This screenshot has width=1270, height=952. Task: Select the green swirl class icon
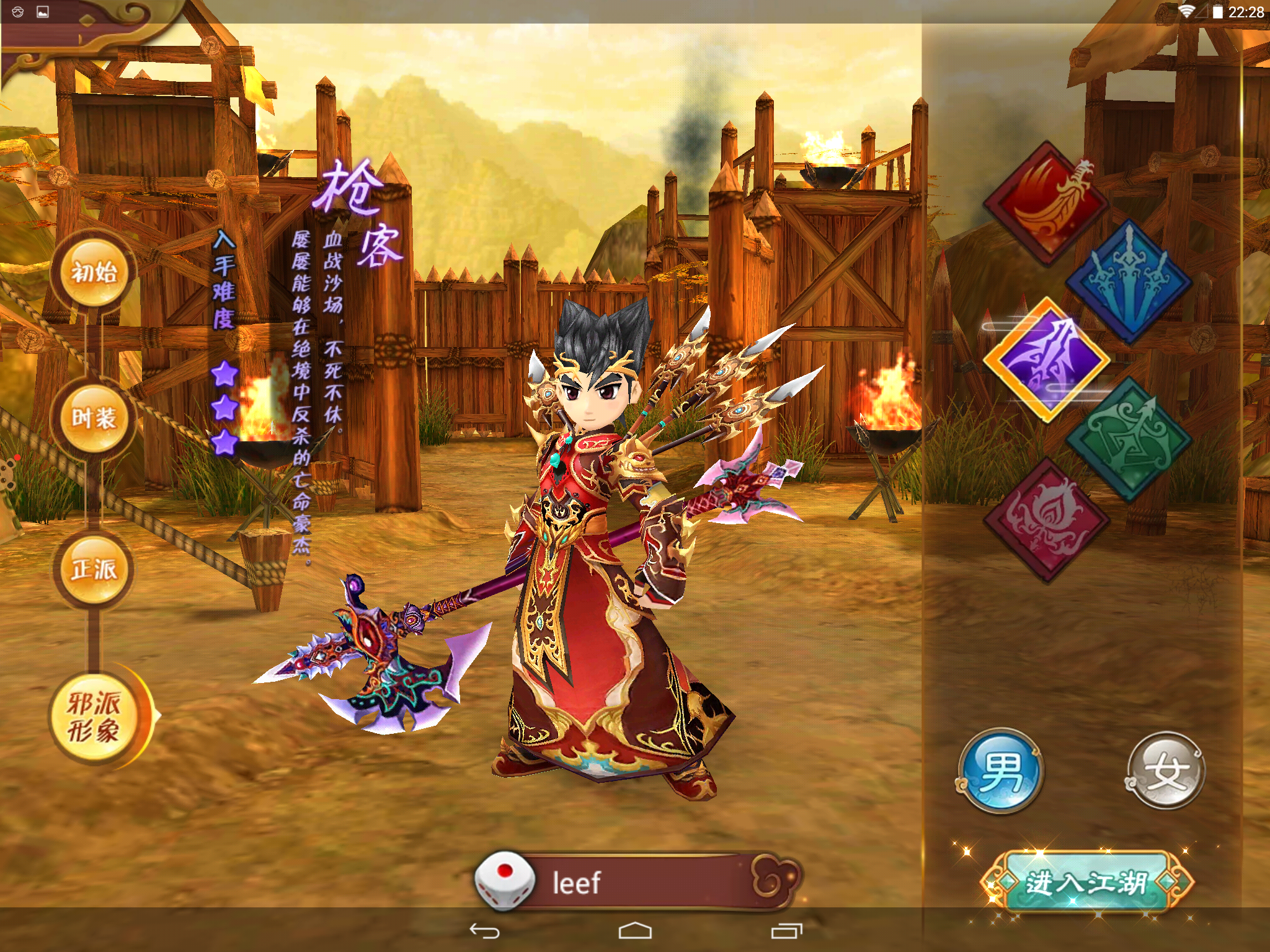click(x=1129, y=439)
